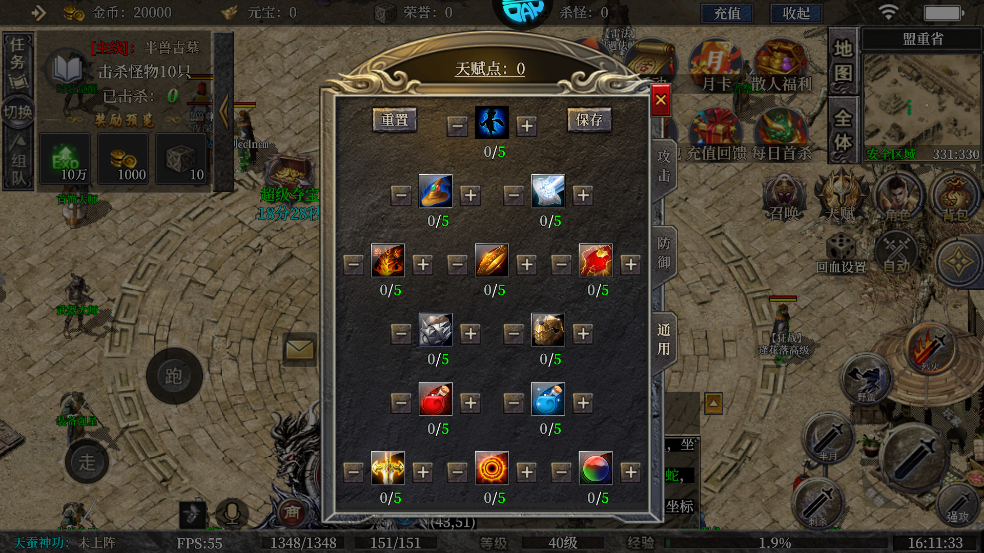Open the 地图 map button
The height and width of the screenshot is (553, 984).
(x=843, y=61)
